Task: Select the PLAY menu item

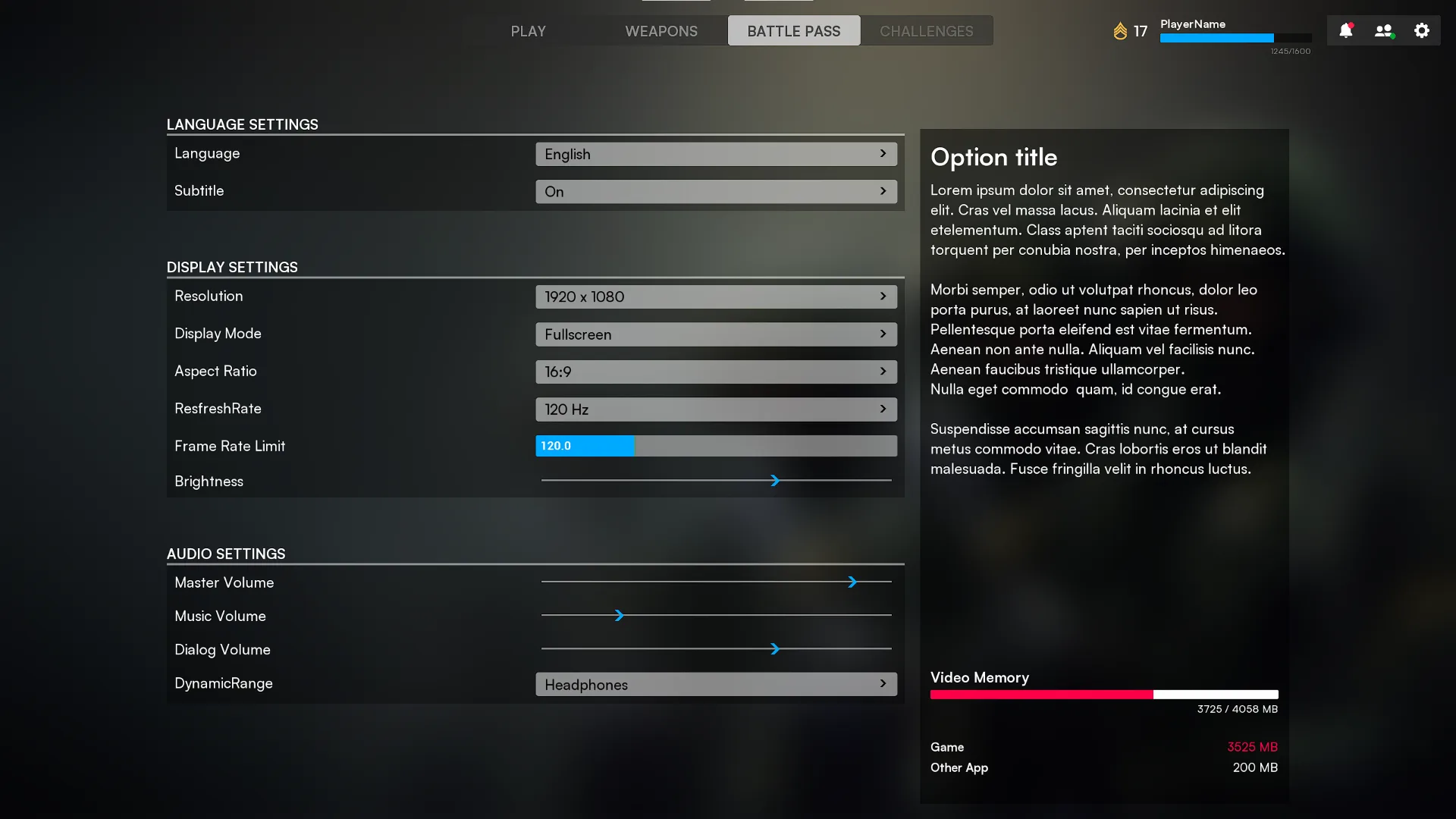Action: (528, 30)
